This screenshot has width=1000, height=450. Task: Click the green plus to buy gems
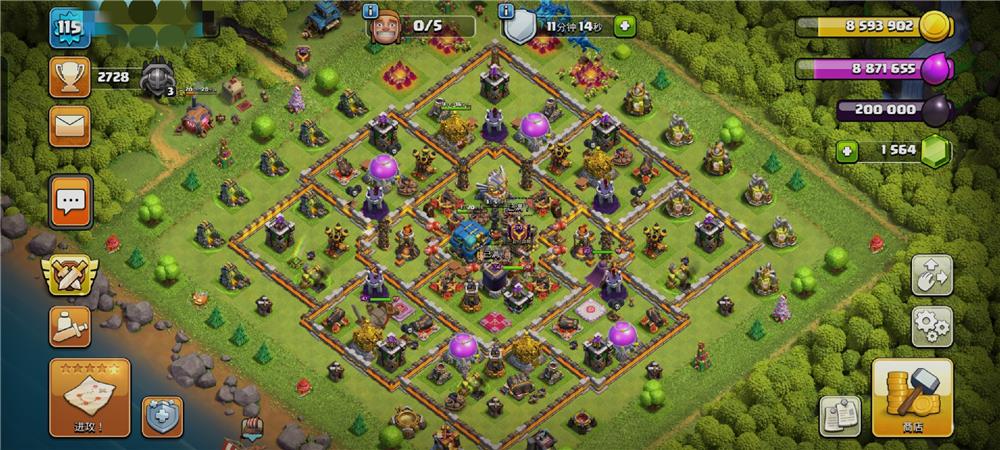[x=848, y=150]
